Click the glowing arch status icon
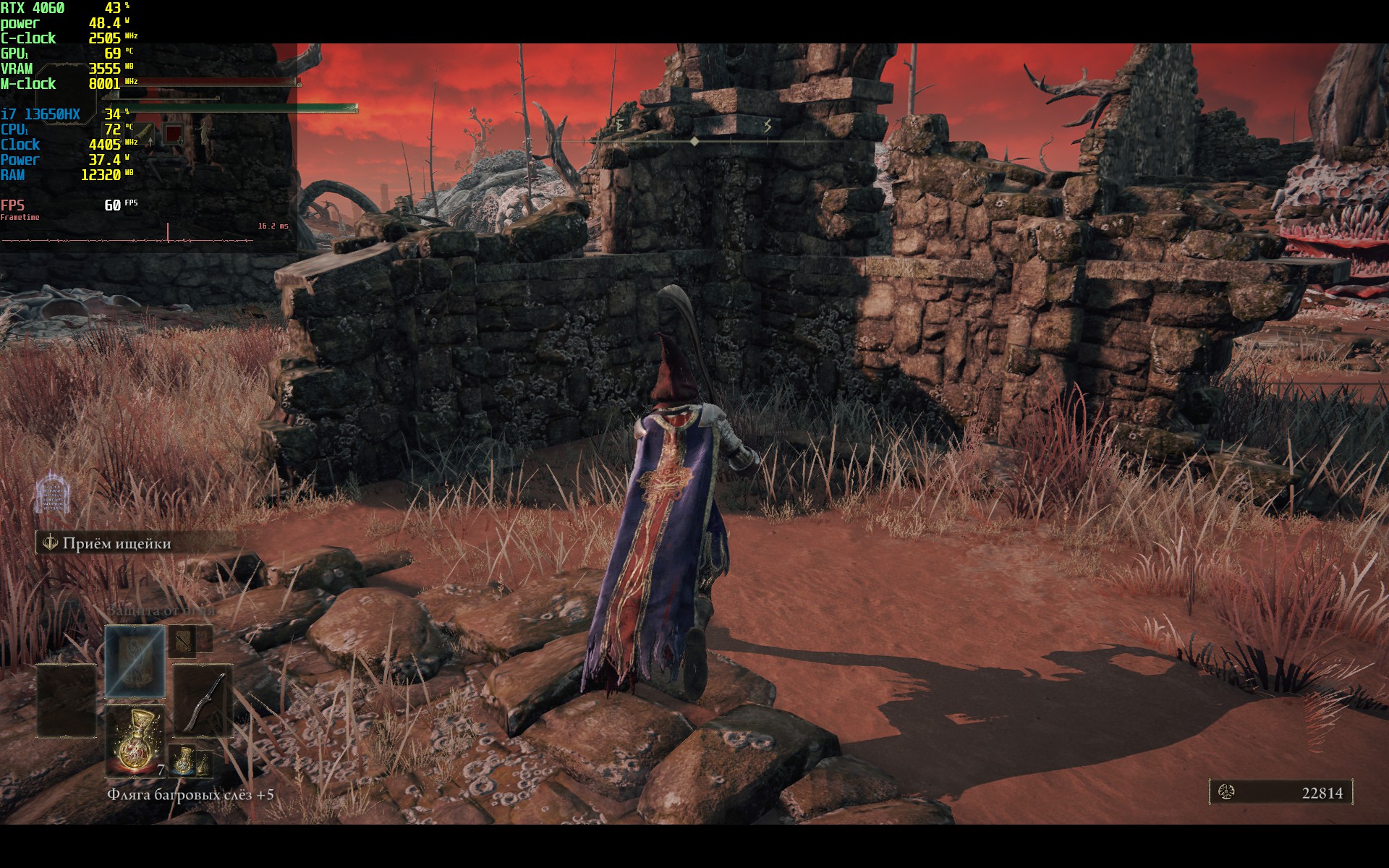 coord(53,493)
